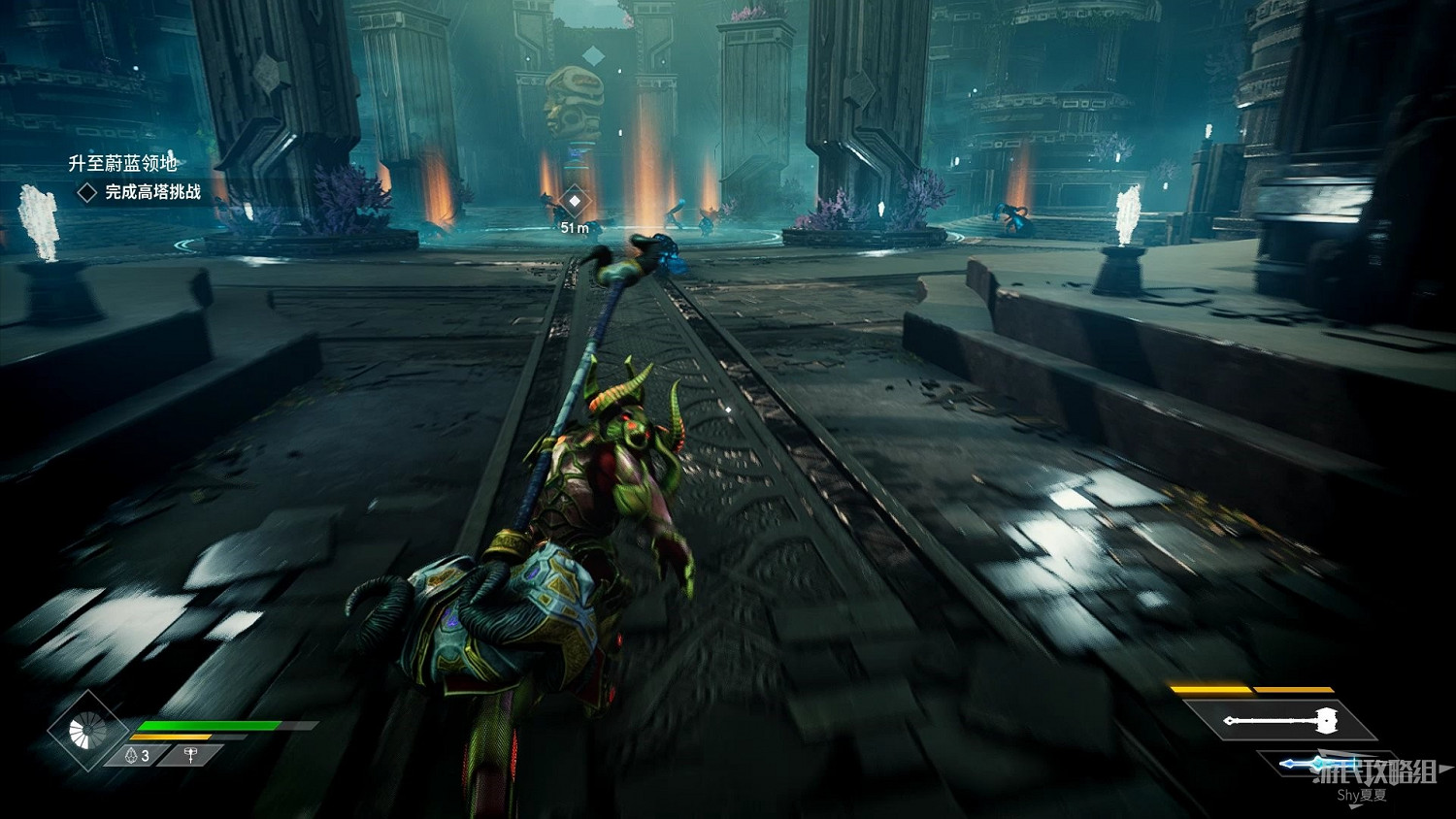The height and width of the screenshot is (819, 1456).
Task: Choose the equipped war hammer weapon slot
Action: tap(1284, 721)
